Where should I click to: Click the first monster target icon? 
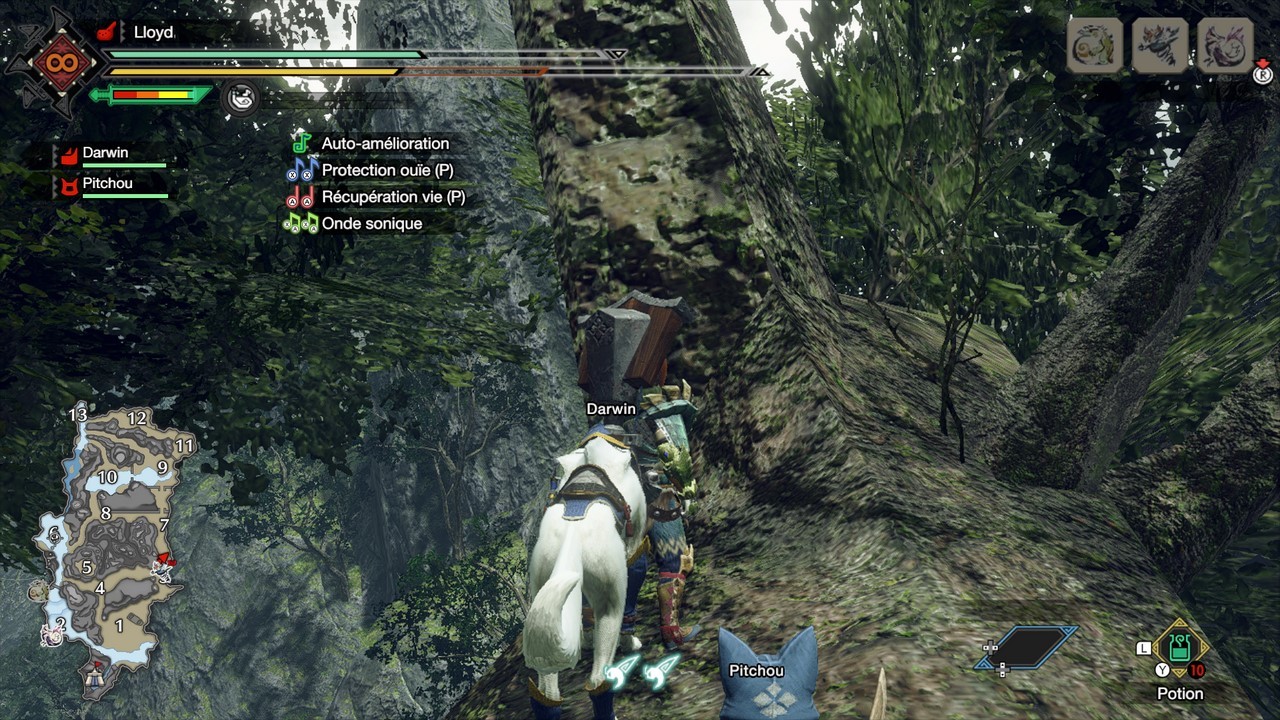pyautogui.click(x=1094, y=45)
